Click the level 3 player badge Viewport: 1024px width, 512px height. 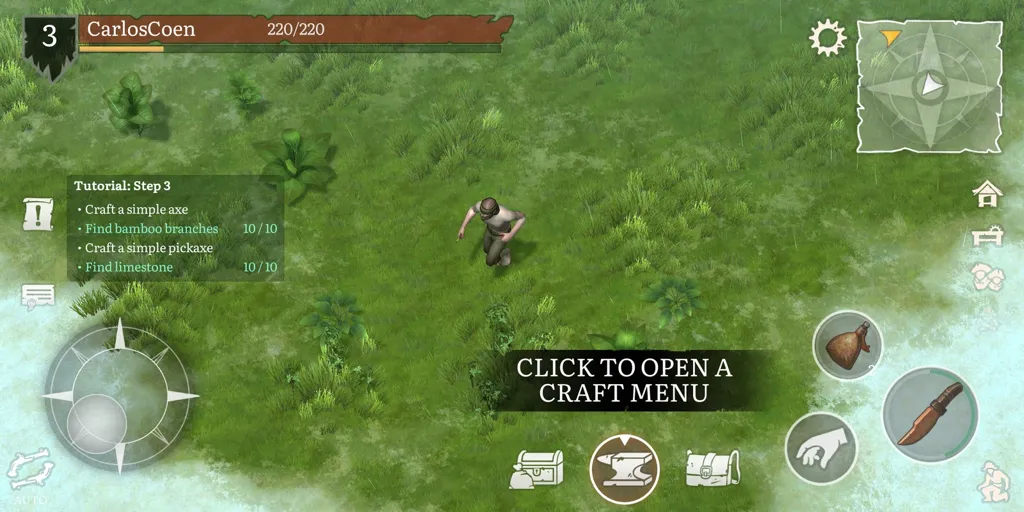pyautogui.click(x=49, y=42)
